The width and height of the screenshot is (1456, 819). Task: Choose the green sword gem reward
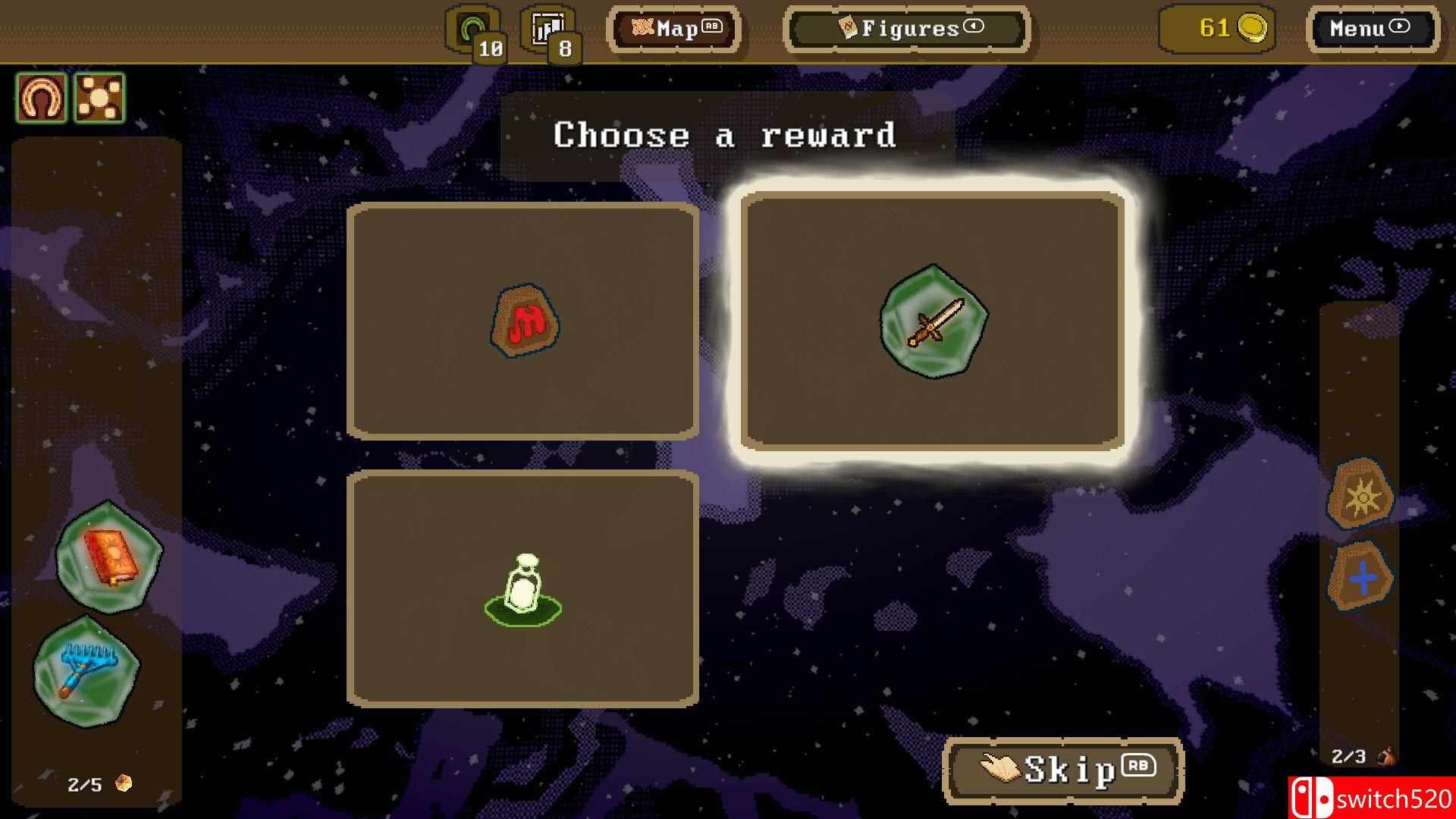933,321
